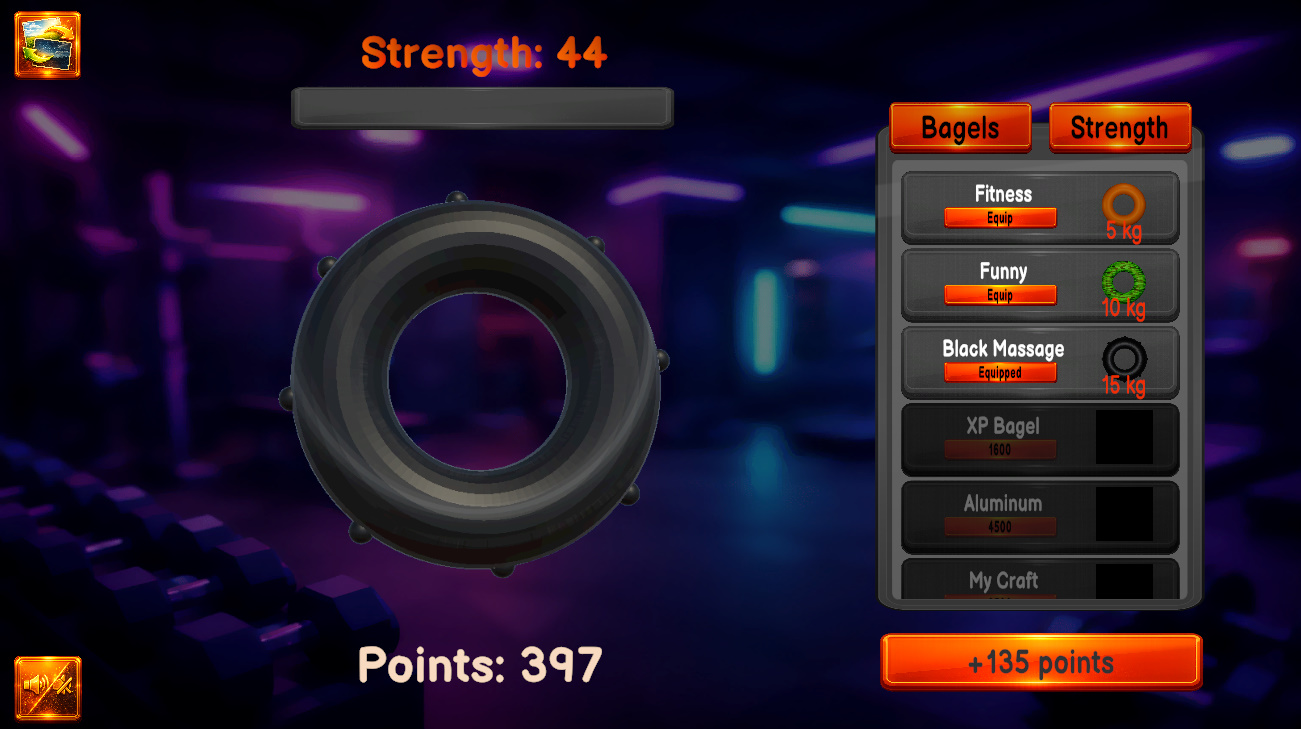Select the green Funny 10 kg bagel icon
The height and width of the screenshot is (729, 1301).
[1127, 283]
